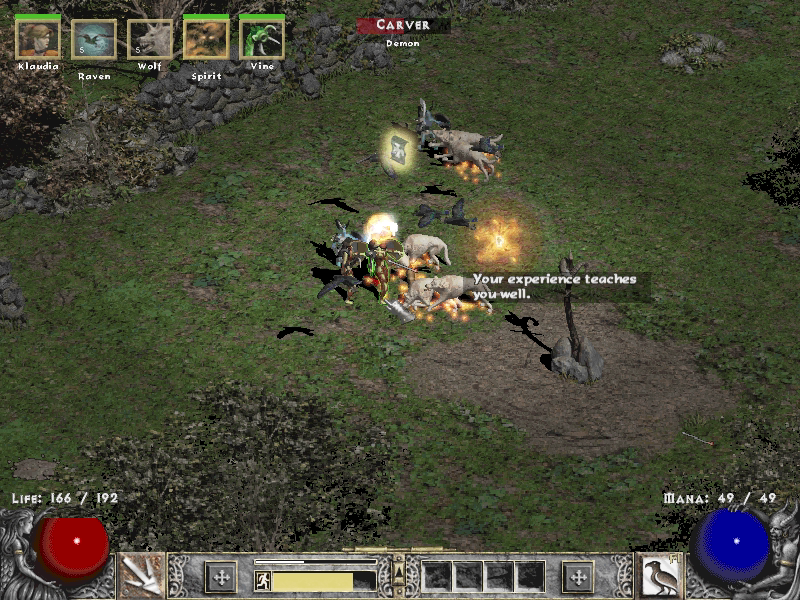800x600 pixels.
Task: Select the Wolf summon portrait
Action: (x=150, y=39)
